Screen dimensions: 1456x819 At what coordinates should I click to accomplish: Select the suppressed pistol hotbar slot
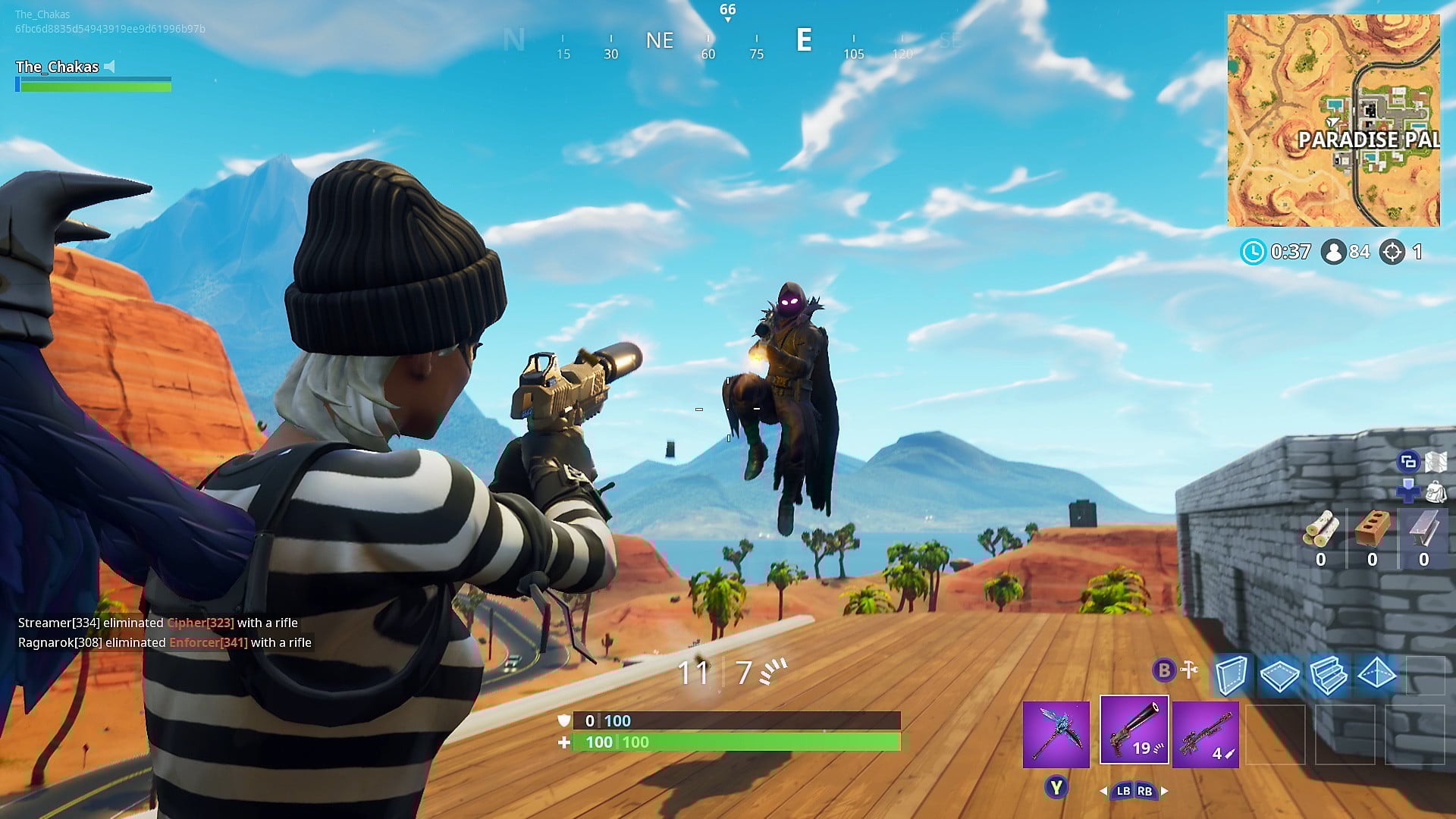coord(1134,730)
